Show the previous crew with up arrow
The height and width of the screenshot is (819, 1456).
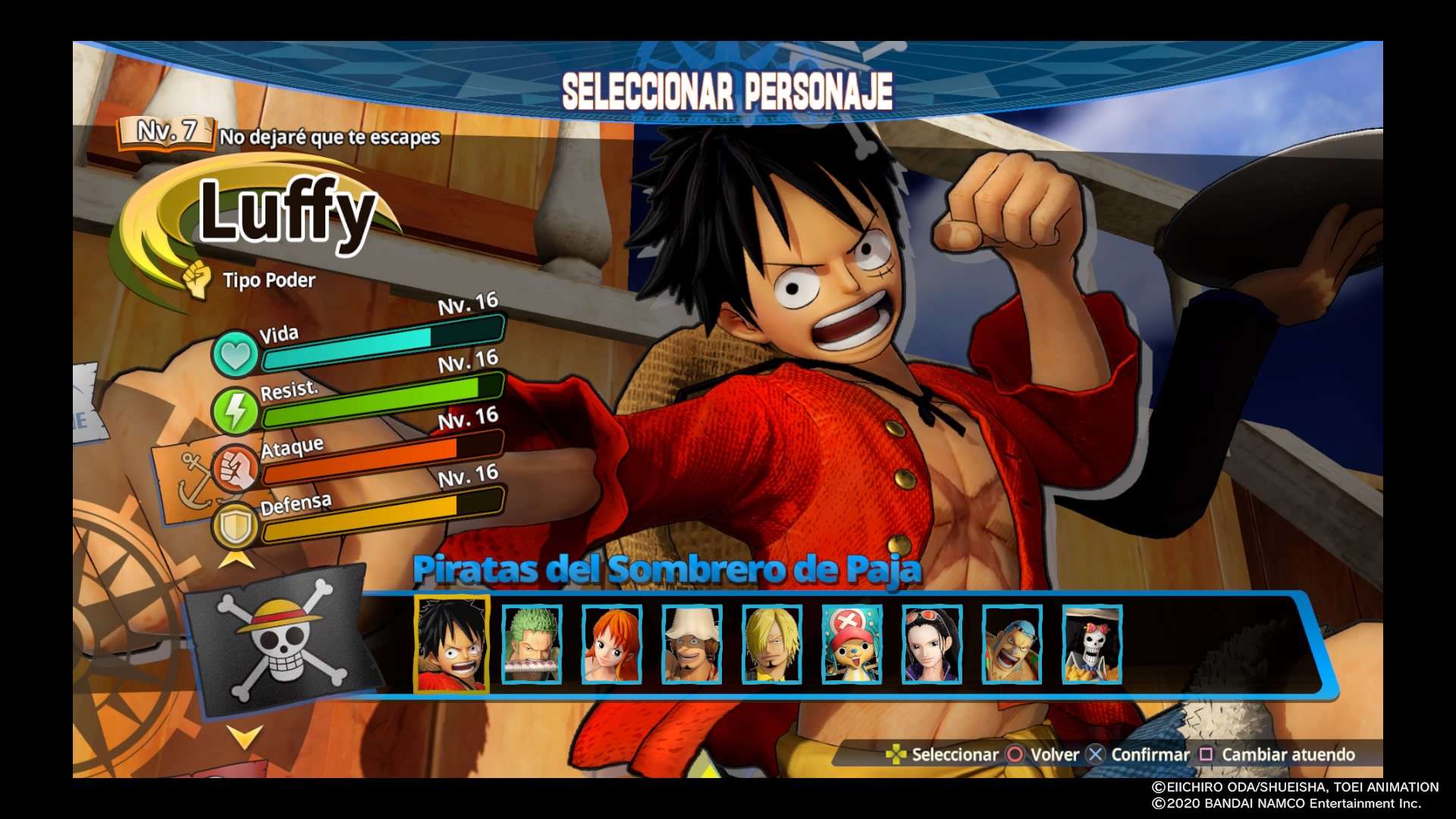pos(237,560)
